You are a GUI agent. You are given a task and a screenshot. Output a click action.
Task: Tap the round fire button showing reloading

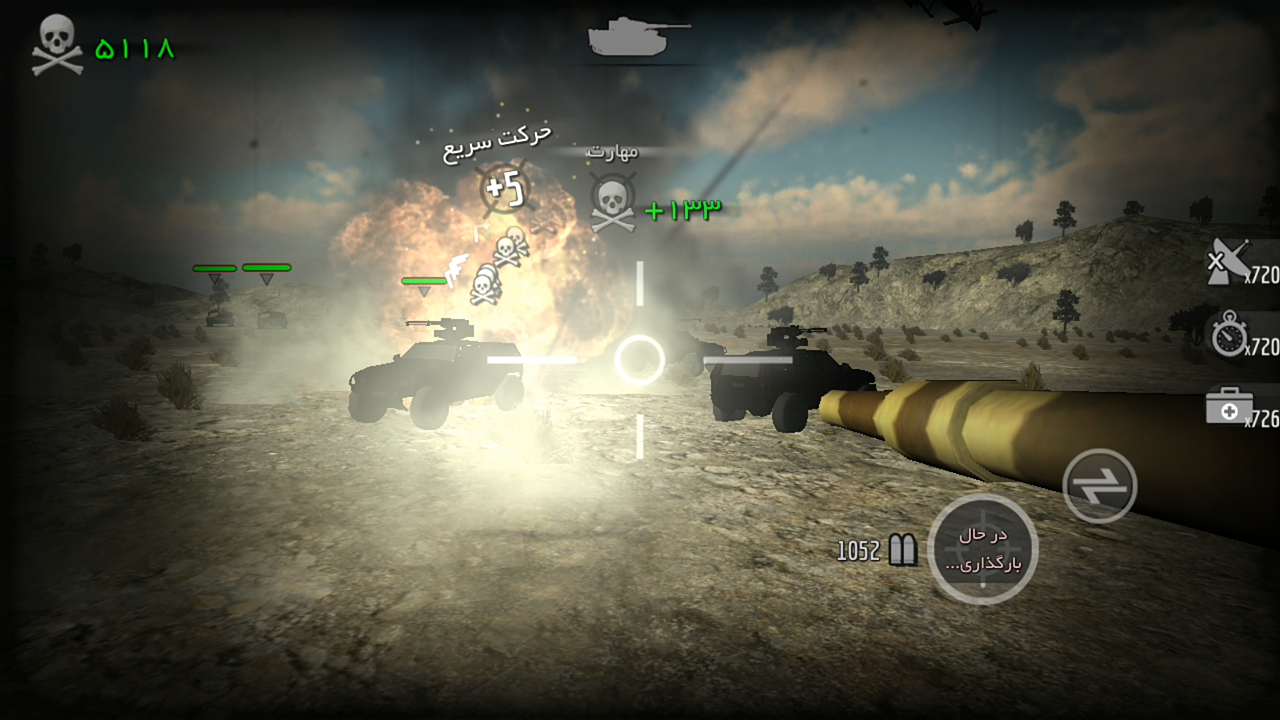982,549
